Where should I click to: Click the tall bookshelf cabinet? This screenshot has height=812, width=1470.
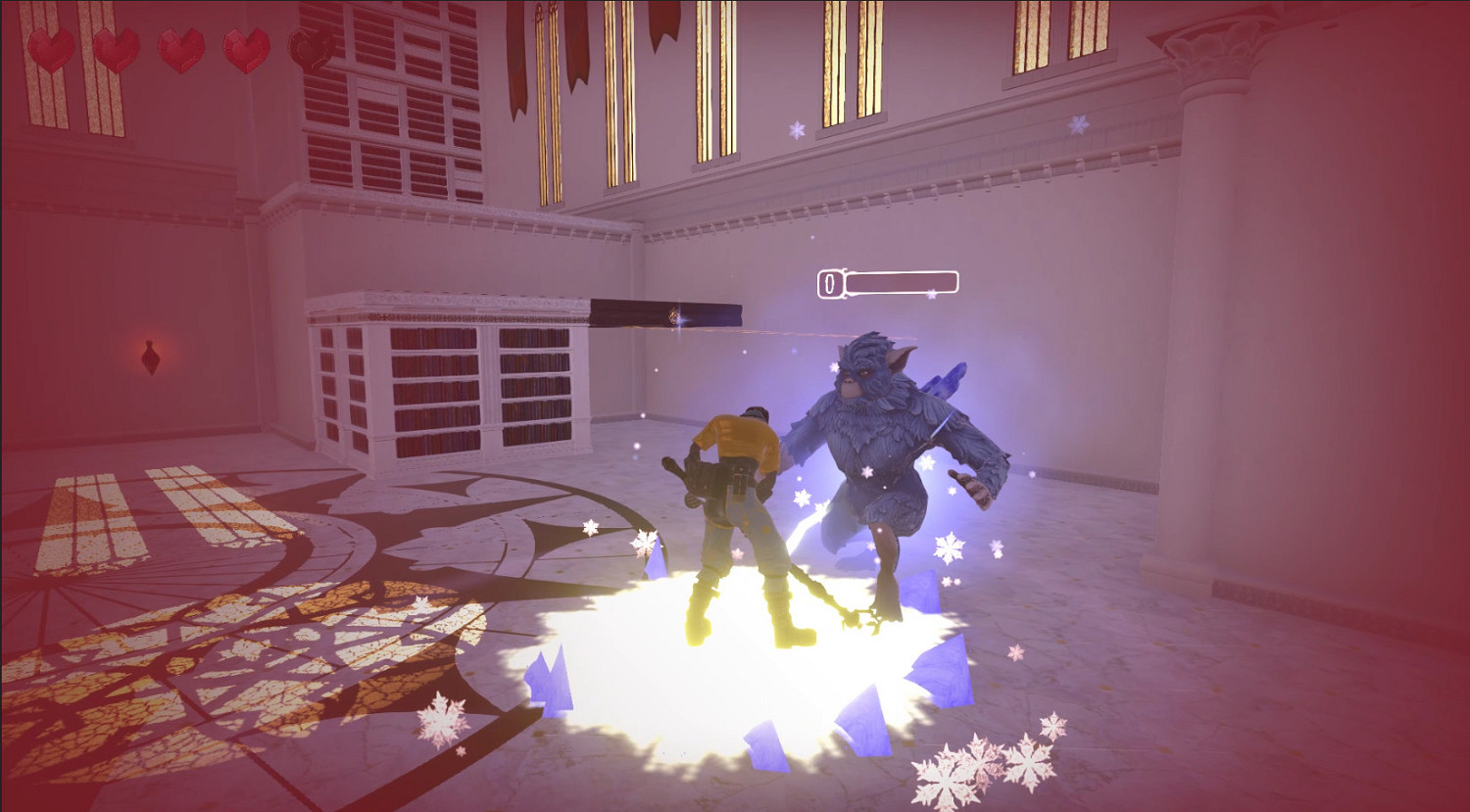tap(451, 382)
